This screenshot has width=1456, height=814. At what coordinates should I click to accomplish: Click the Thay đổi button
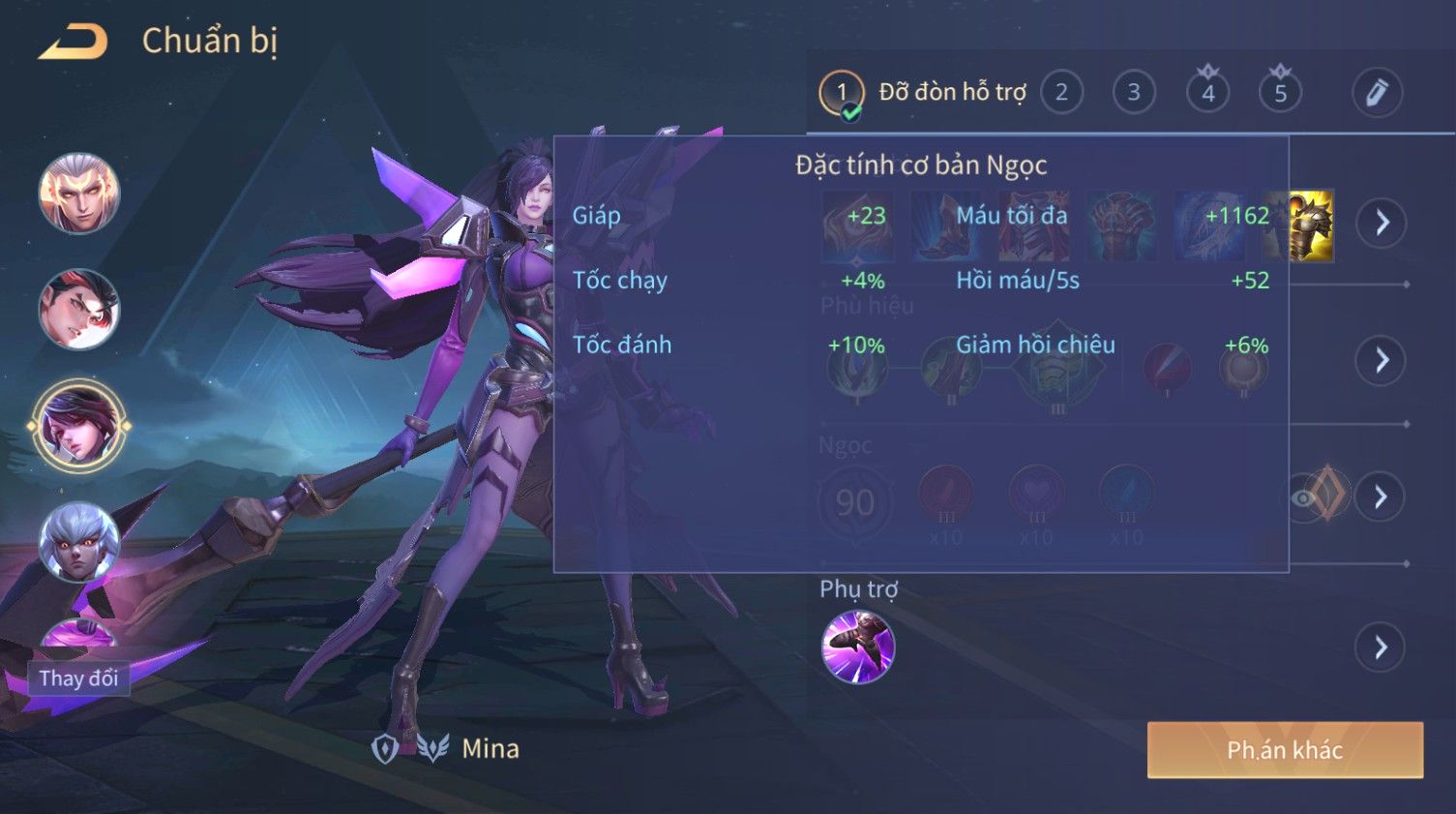[x=79, y=678]
